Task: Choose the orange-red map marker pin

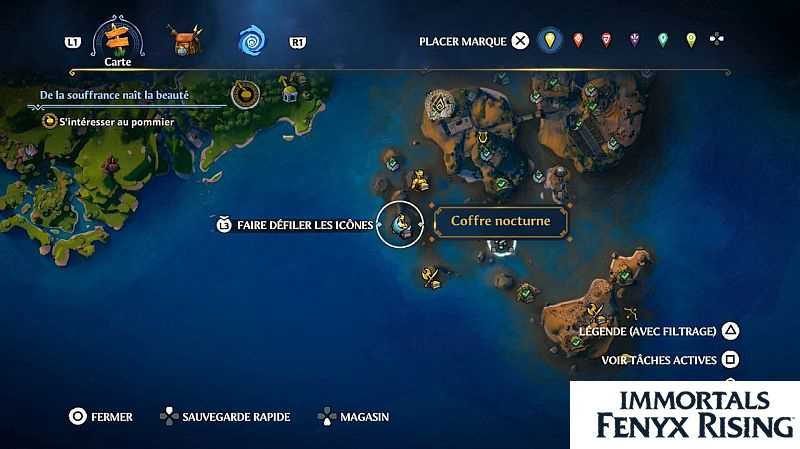Action: [x=578, y=41]
